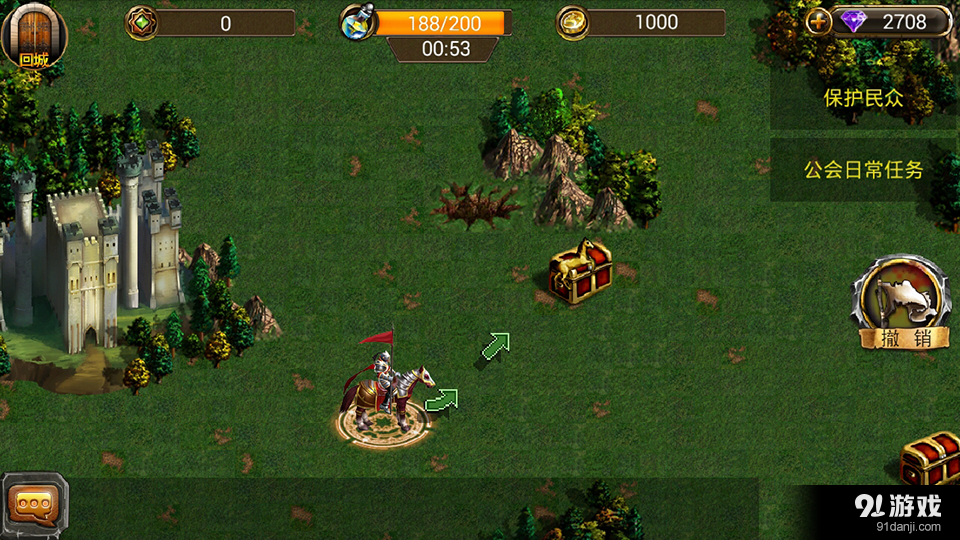Click the green gem resource icon
Image resolution: width=960 pixels, height=540 pixels.
point(142,22)
